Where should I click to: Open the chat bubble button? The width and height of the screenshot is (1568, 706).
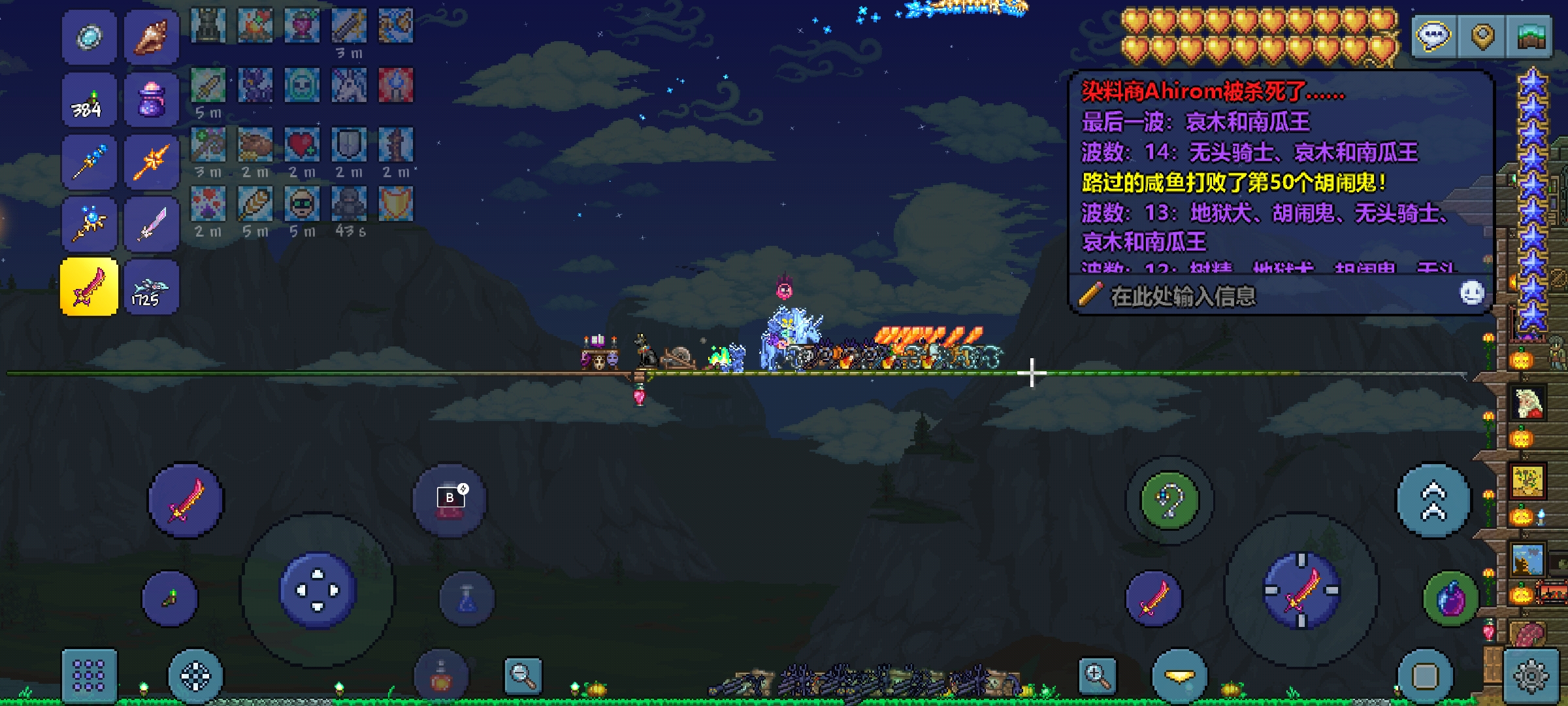point(1434,36)
